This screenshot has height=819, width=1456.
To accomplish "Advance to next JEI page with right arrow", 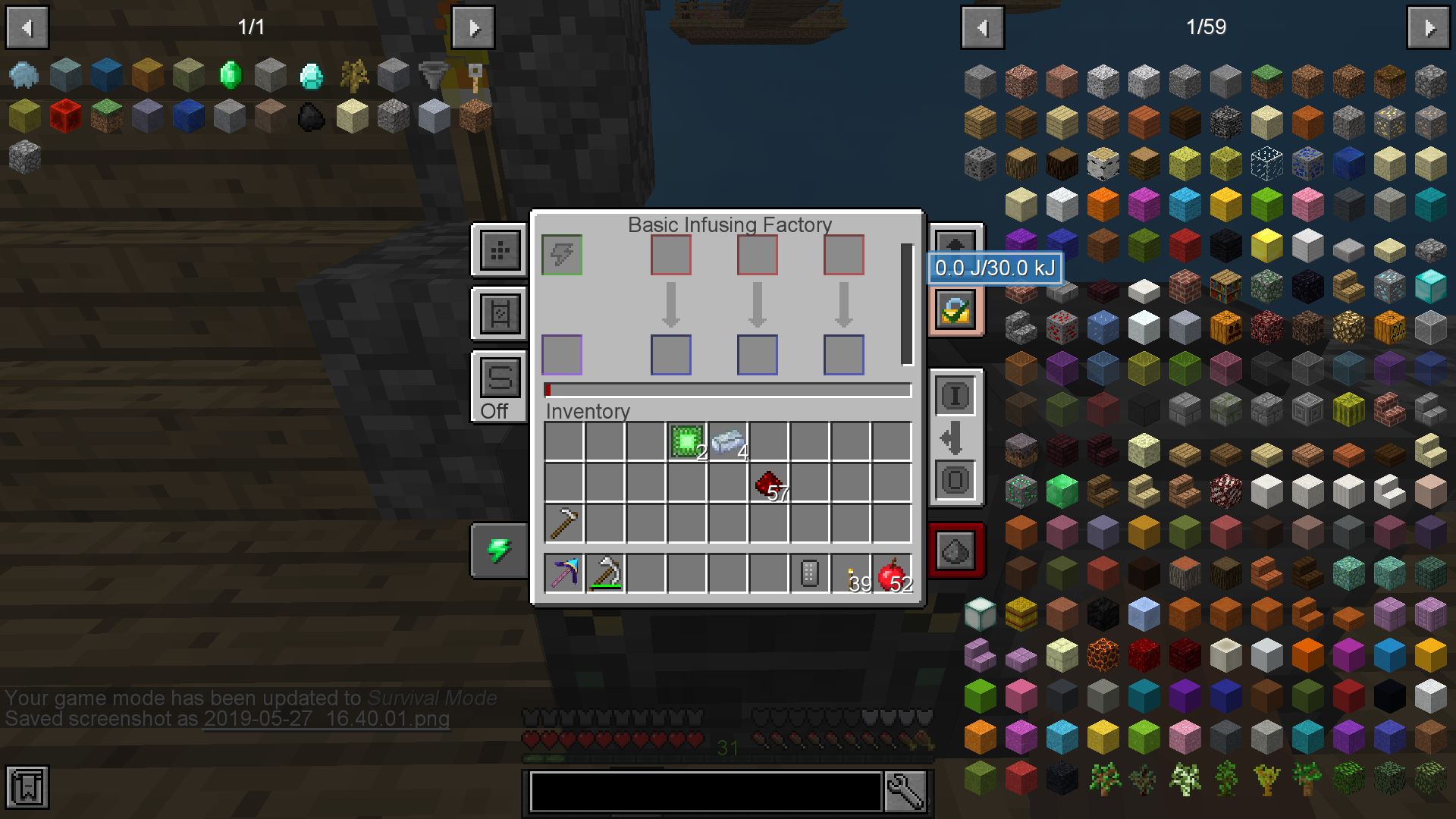I will pos(1429,27).
